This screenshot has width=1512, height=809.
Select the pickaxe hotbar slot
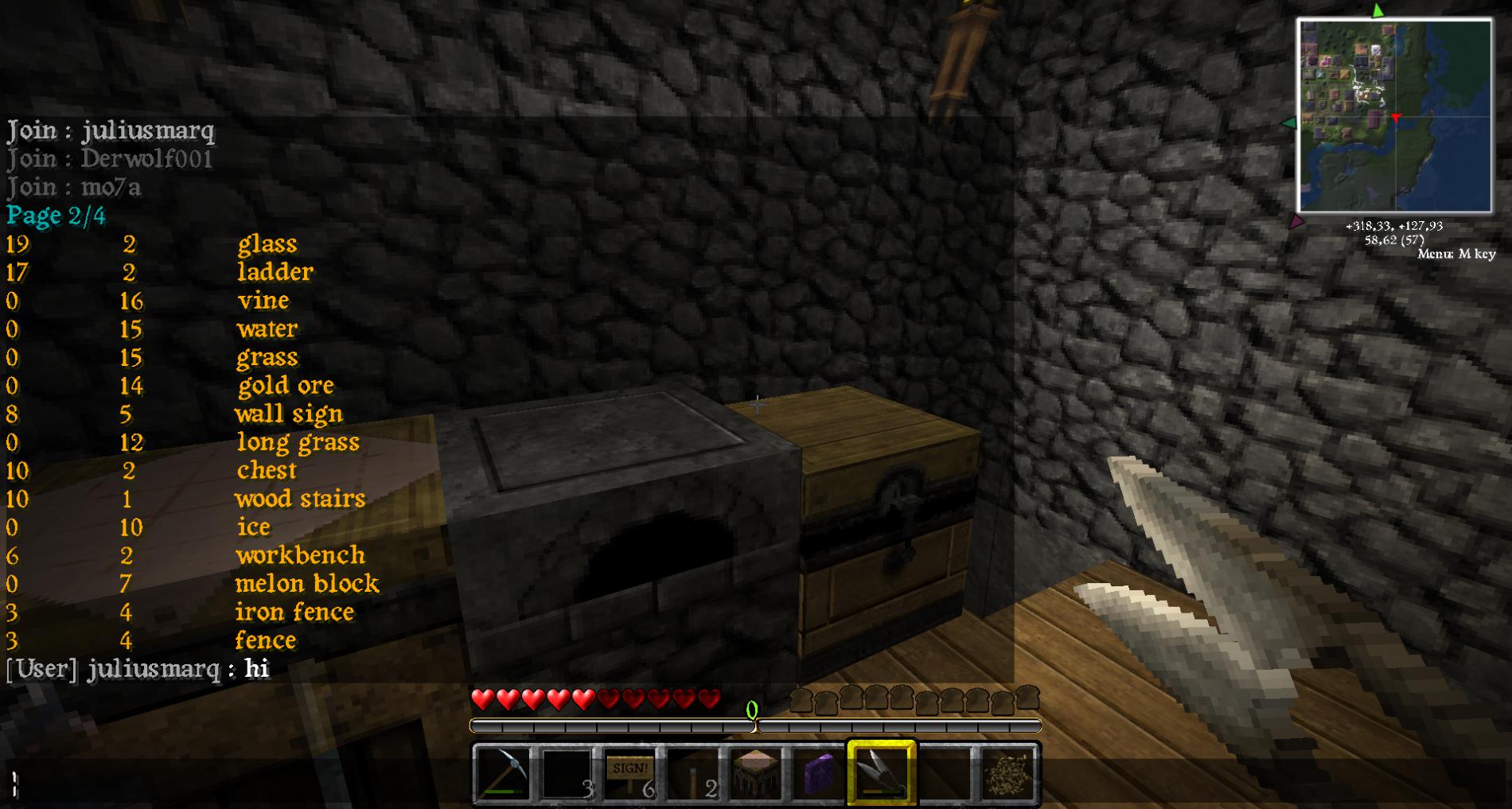point(502,772)
